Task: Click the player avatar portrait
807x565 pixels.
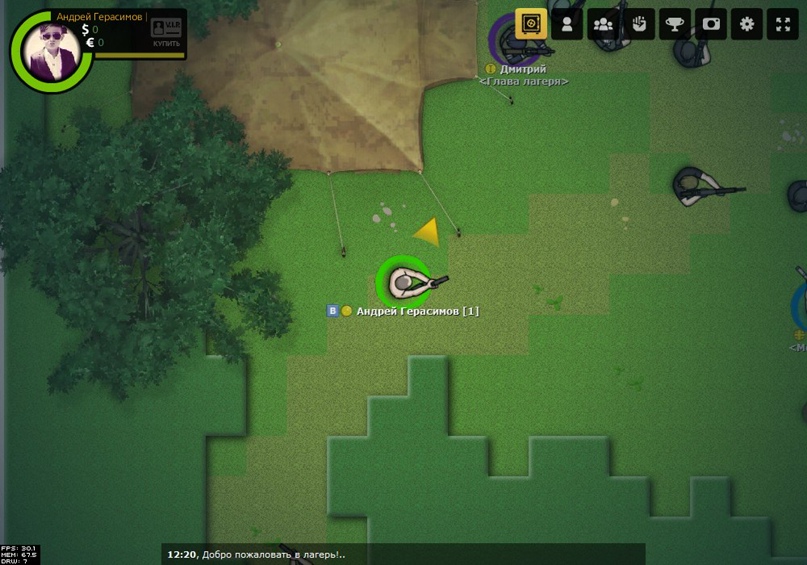Action: click(x=47, y=50)
